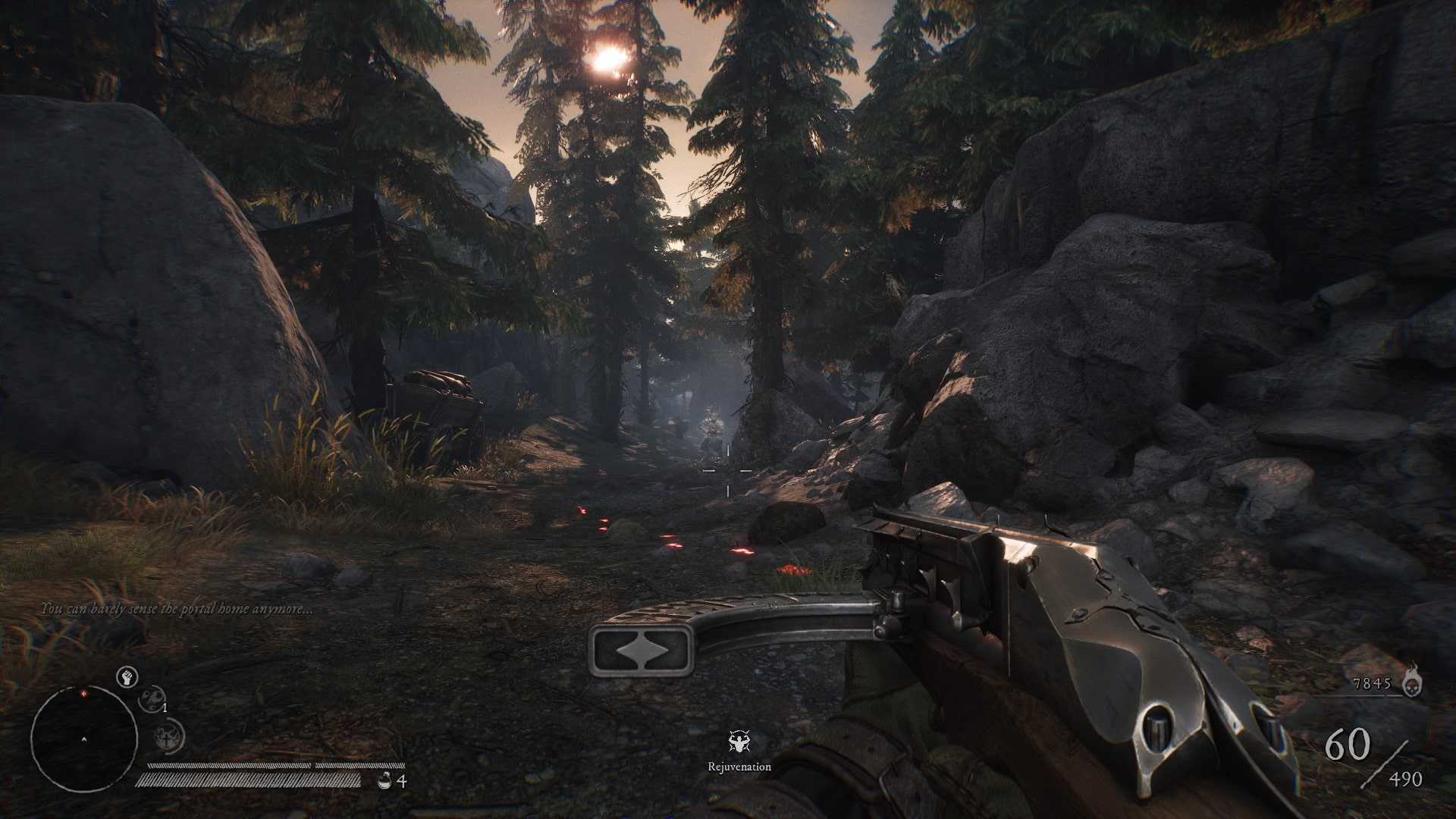Click the circular minimap
The image size is (1456, 819).
[x=83, y=738]
